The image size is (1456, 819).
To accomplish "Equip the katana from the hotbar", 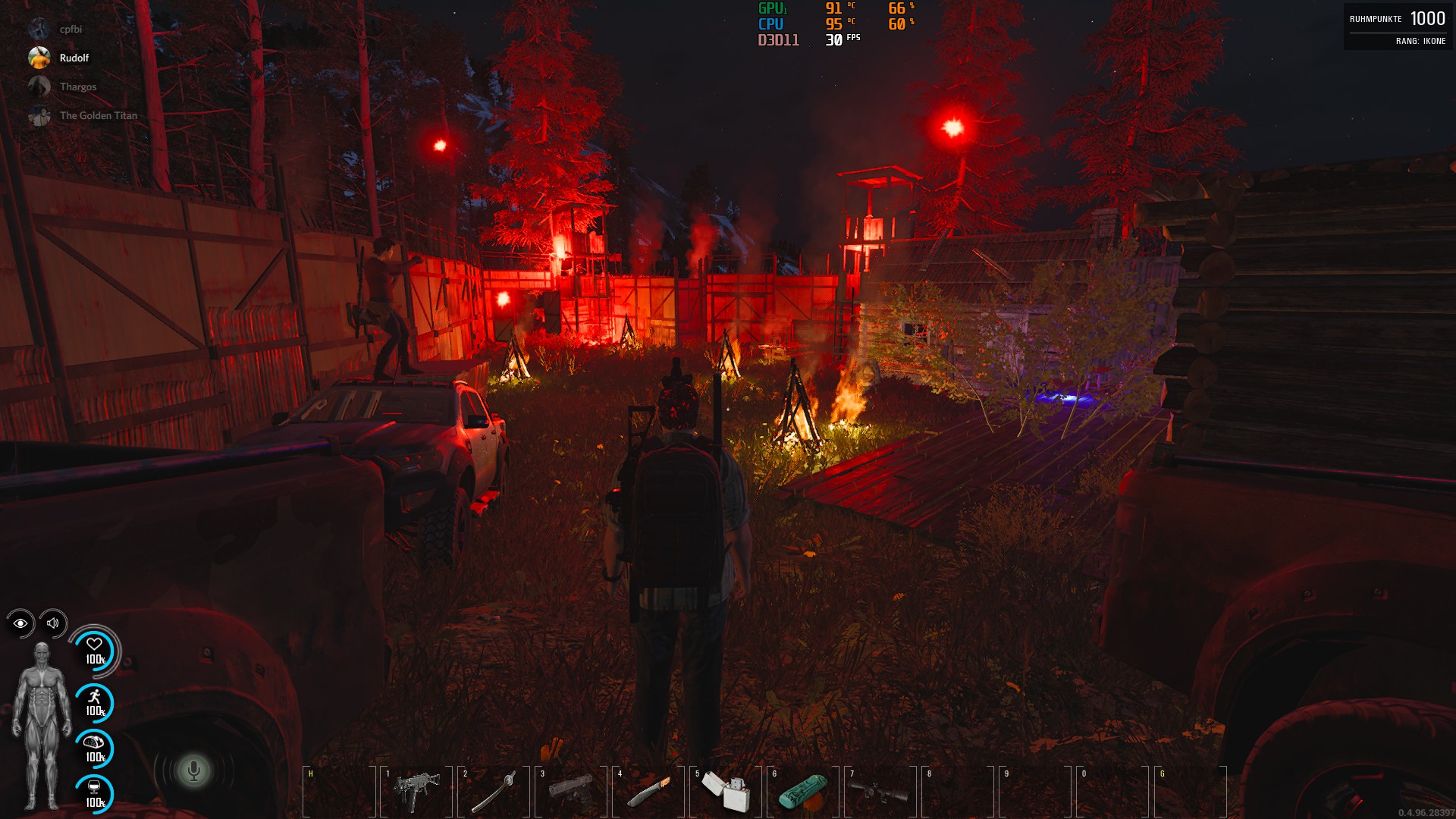I will coord(494,791).
